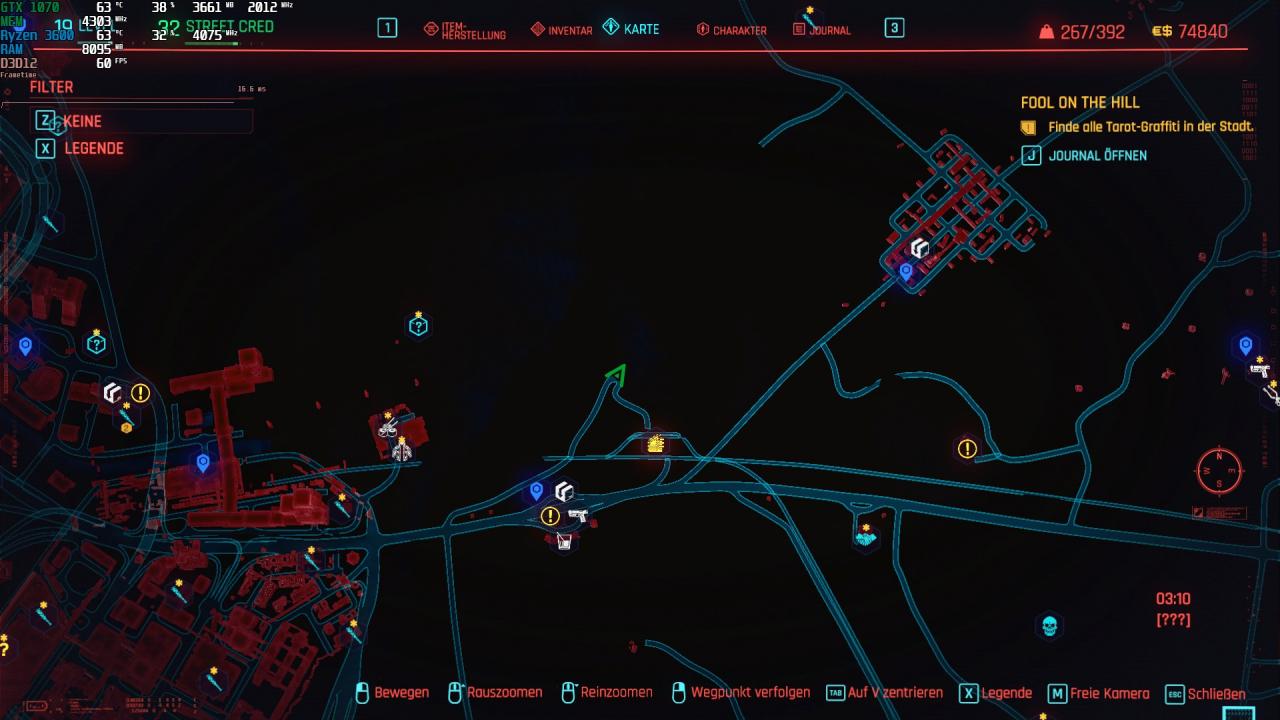The height and width of the screenshot is (720, 1280).
Task: Select the pistol weapon shop marker
Action: (577, 515)
